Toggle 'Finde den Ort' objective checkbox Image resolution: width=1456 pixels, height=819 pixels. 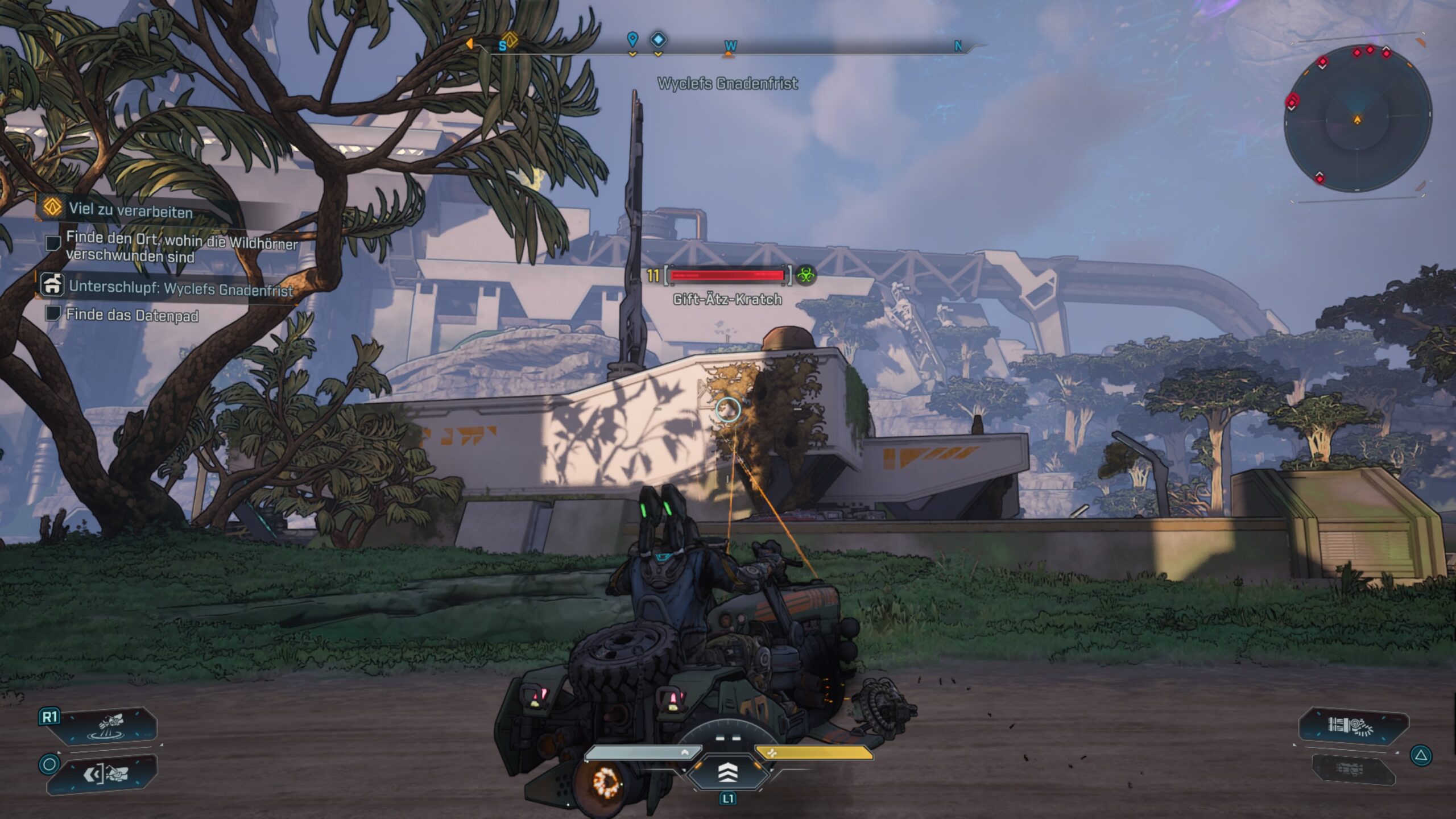pyautogui.click(x=53, y=243)
